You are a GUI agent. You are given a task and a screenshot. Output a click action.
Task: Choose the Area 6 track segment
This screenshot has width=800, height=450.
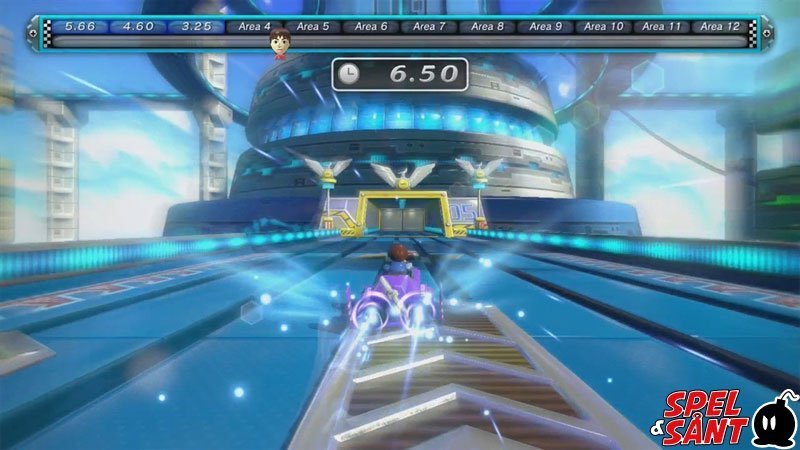371,26
